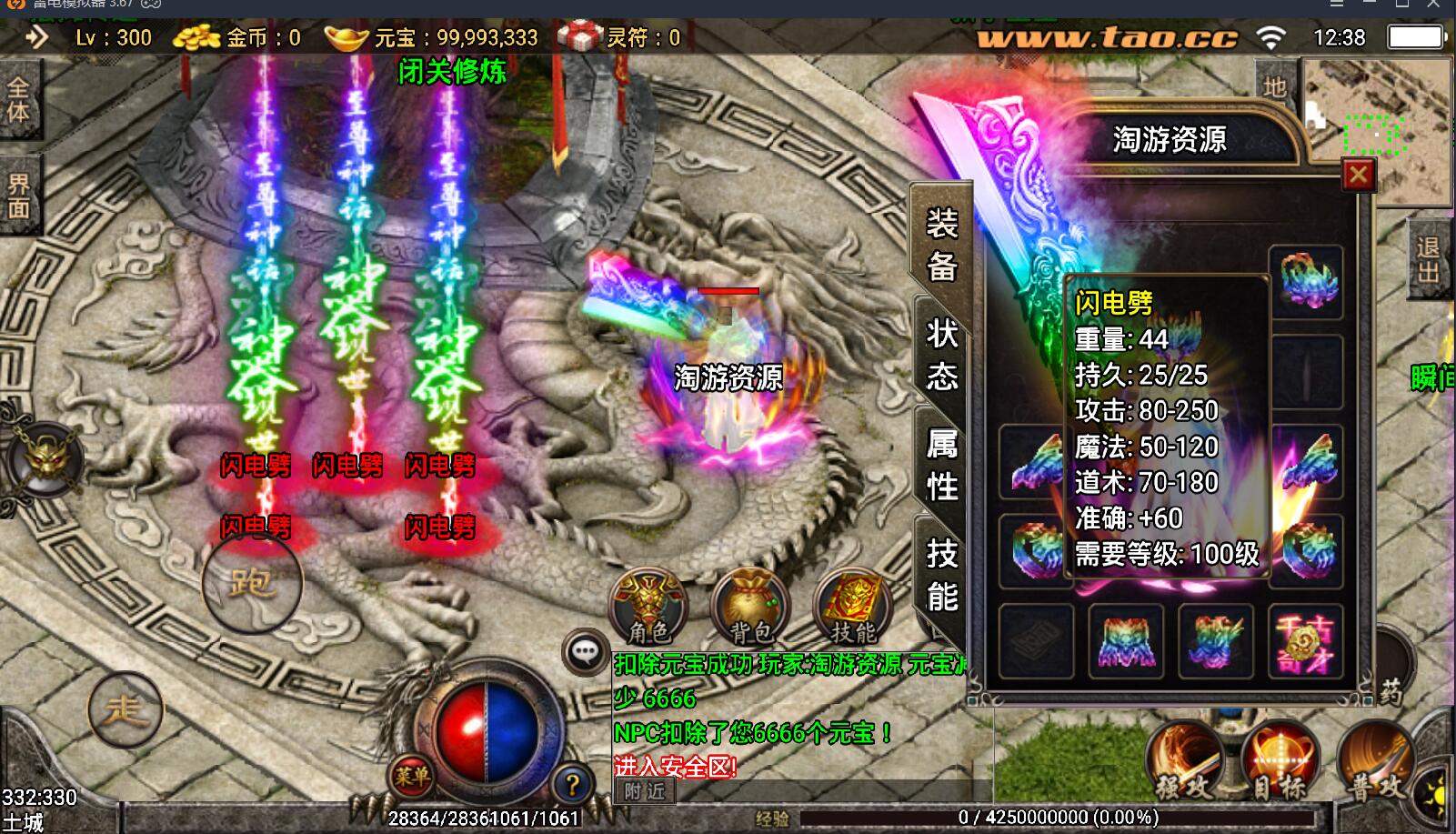Activate the 强攻 forced attack button
1456x834 pixels.
click(x=1186, y=762)
